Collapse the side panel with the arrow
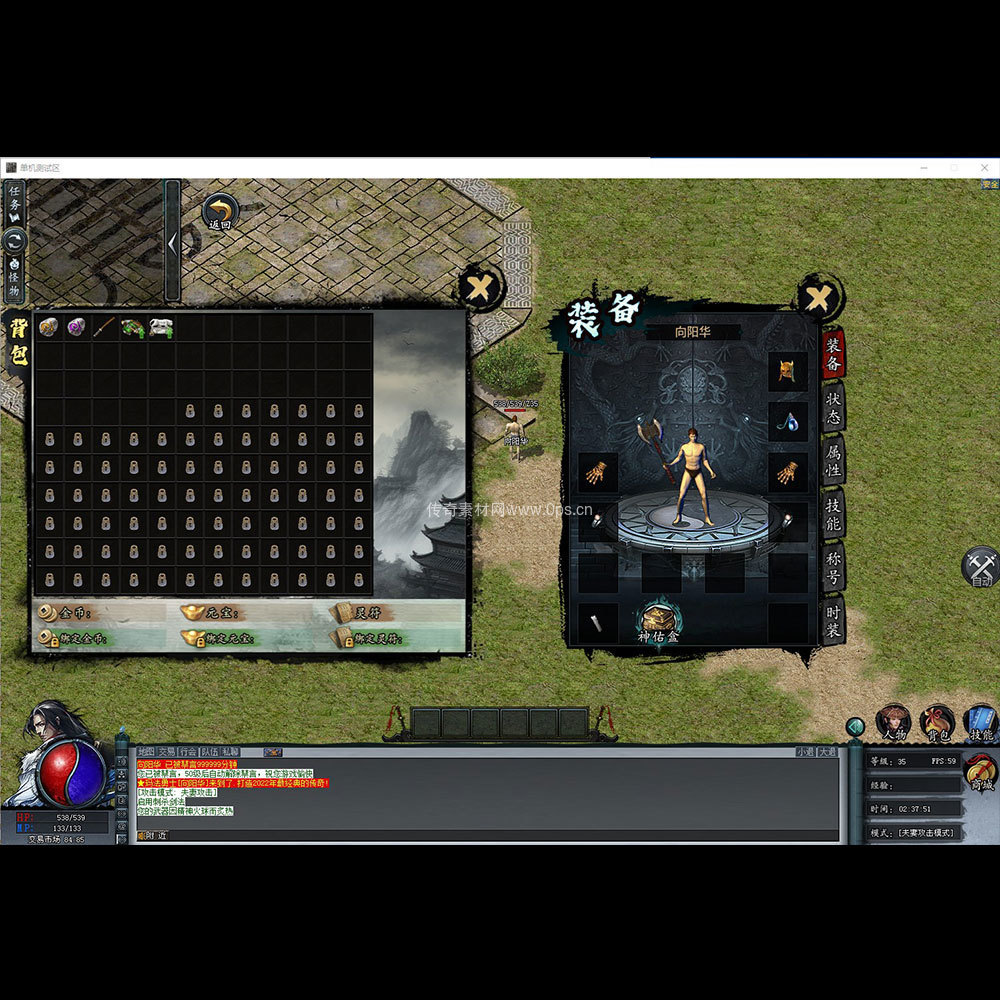 point(172,241)
